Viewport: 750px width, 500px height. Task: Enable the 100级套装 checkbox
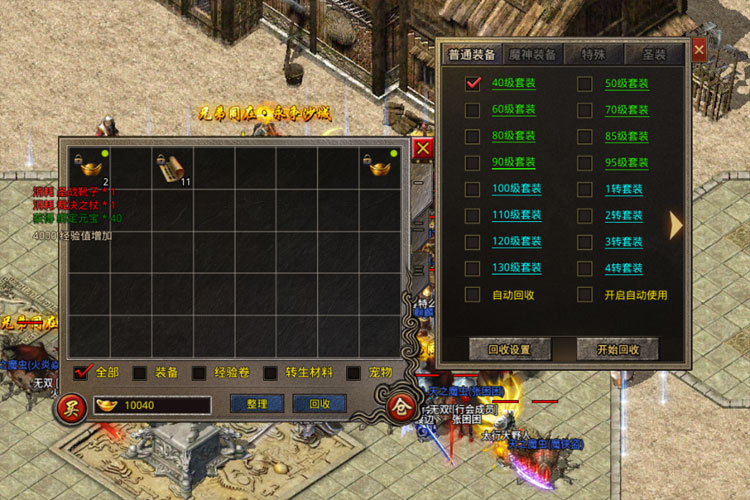pos(473,189)
